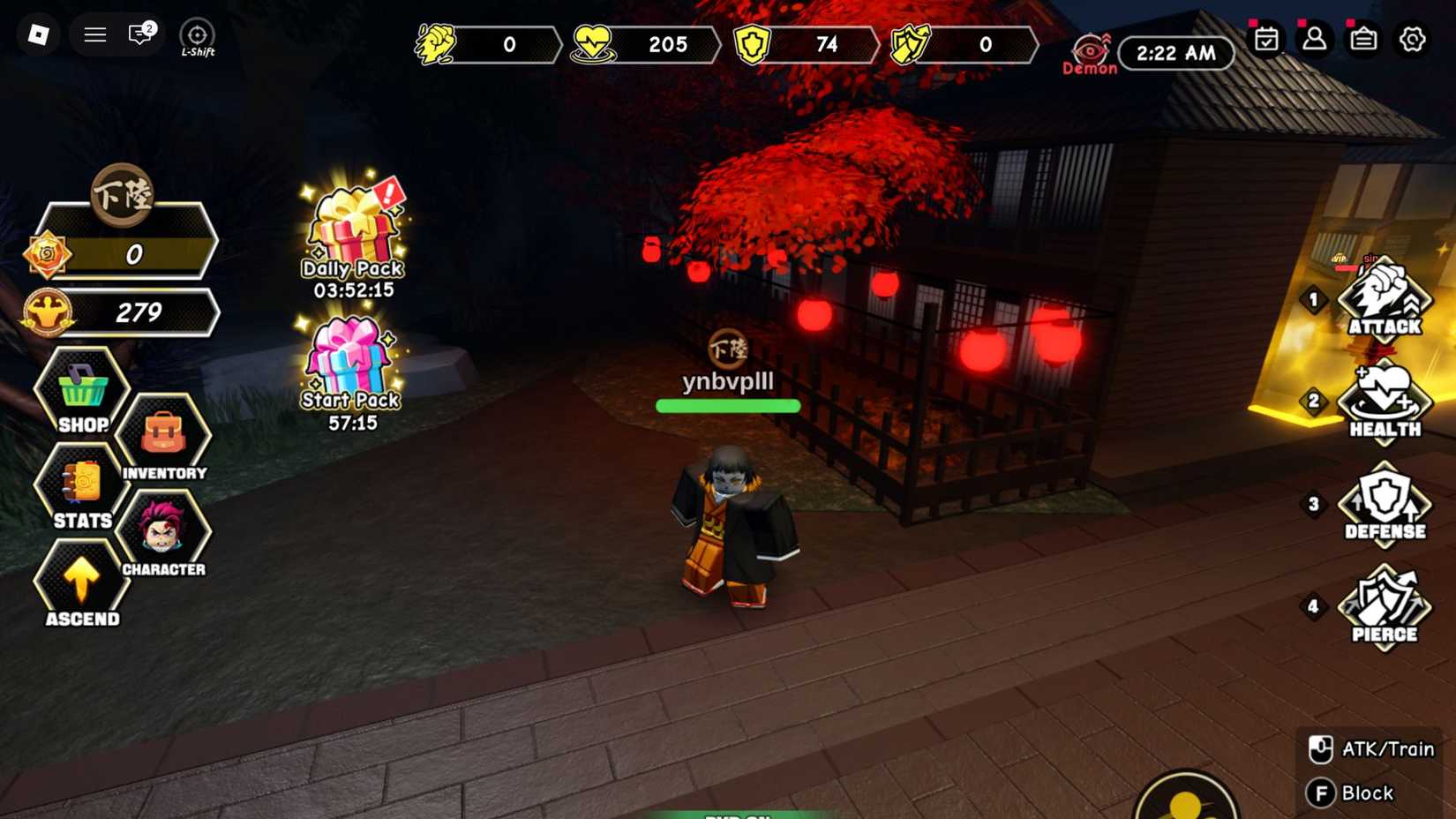Select the Defense shield upgrade
The height and width of the screenshot is (819, 1456).
1384,503
